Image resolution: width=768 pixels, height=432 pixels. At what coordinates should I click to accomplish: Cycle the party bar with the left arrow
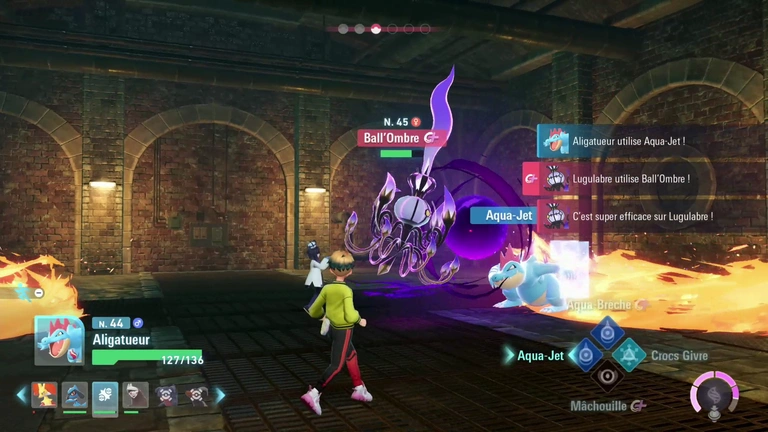[x=21, y=396]
